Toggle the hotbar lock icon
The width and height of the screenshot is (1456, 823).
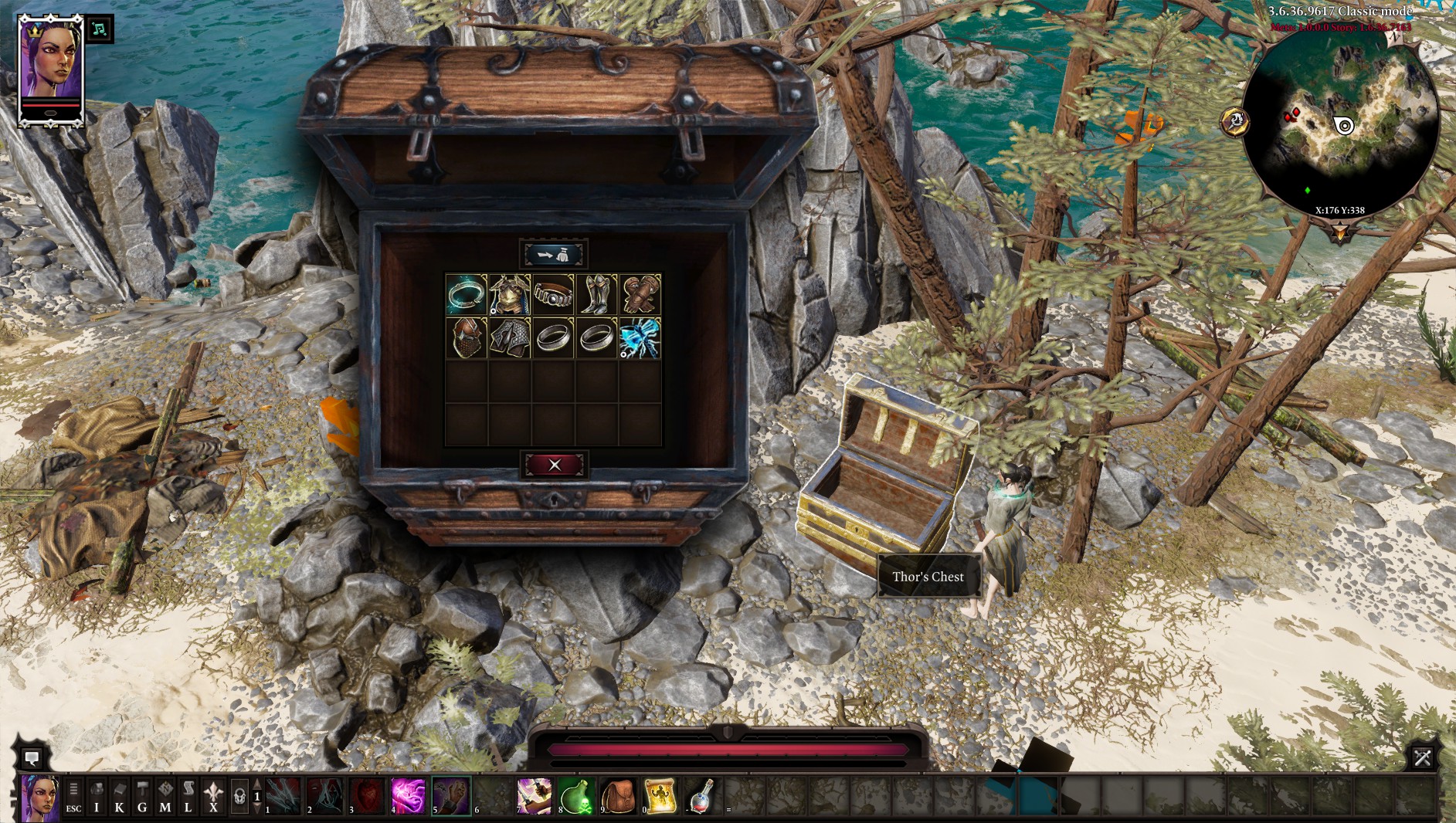point(239,798)
